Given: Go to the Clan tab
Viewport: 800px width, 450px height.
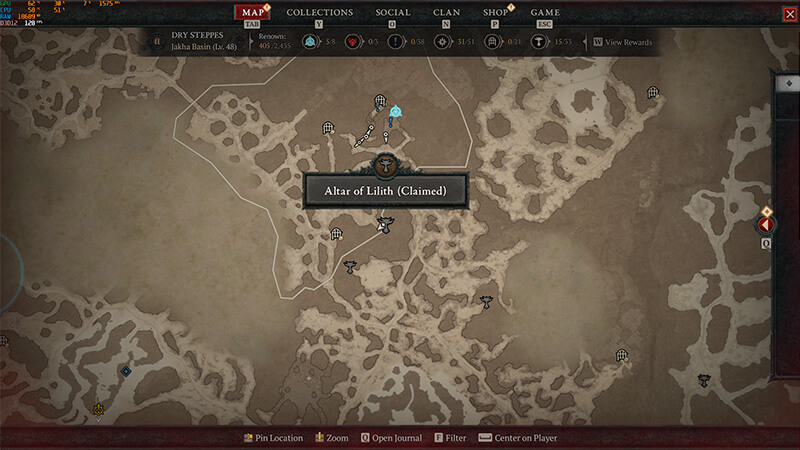Looking at the screenshot, I should click(x=446, y=13).
